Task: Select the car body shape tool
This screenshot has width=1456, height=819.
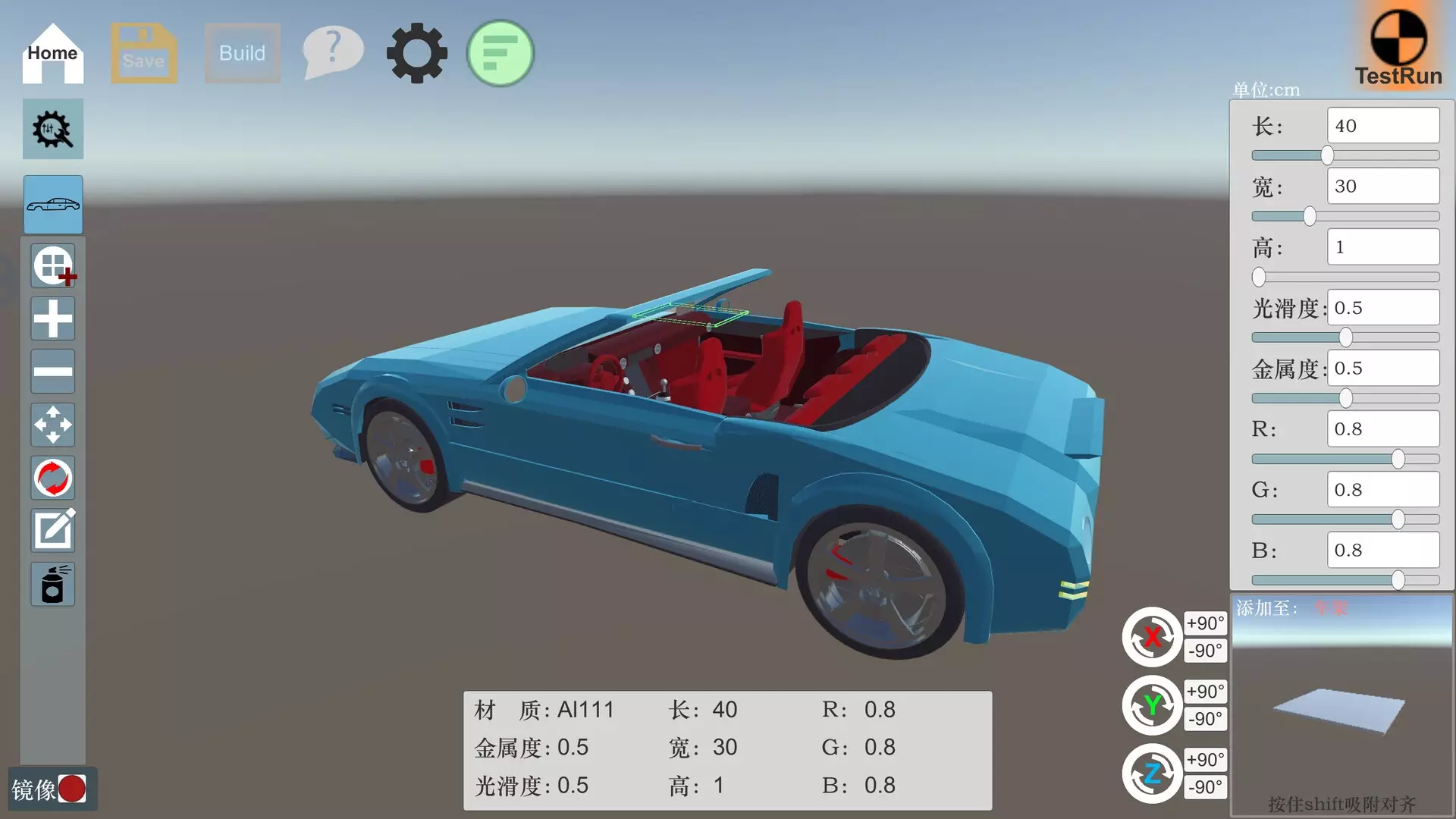Action: click(x=52, y=205)
